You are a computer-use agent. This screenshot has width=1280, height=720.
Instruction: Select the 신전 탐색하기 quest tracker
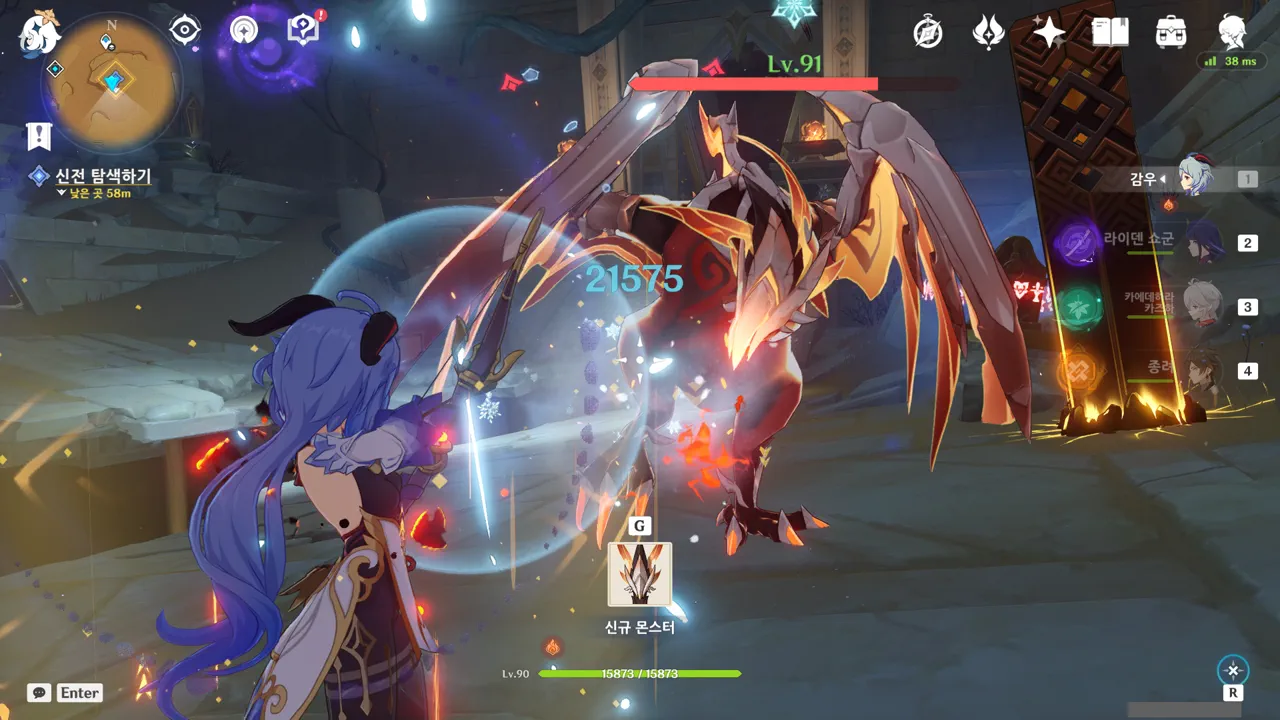click(102, 176)
